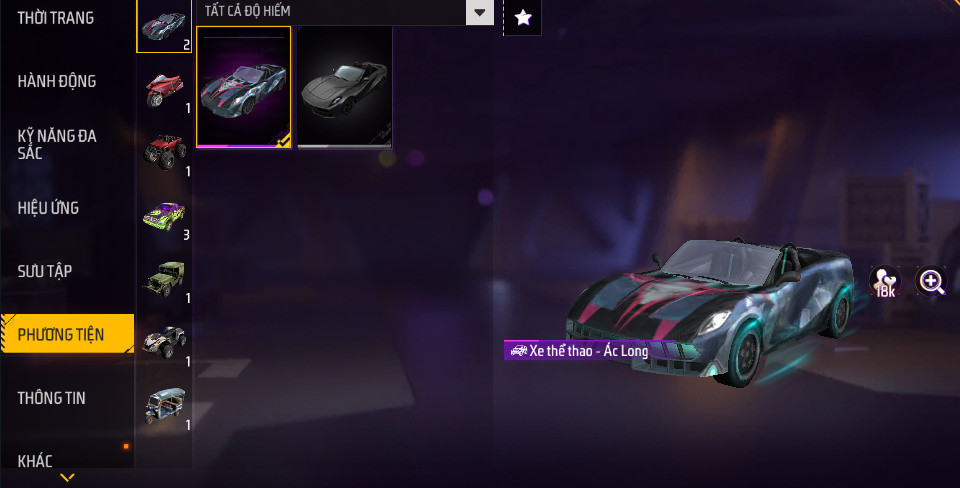This screenshot has height=488, width=960.
Task: Select the green military jeep category
Action: 164,279
